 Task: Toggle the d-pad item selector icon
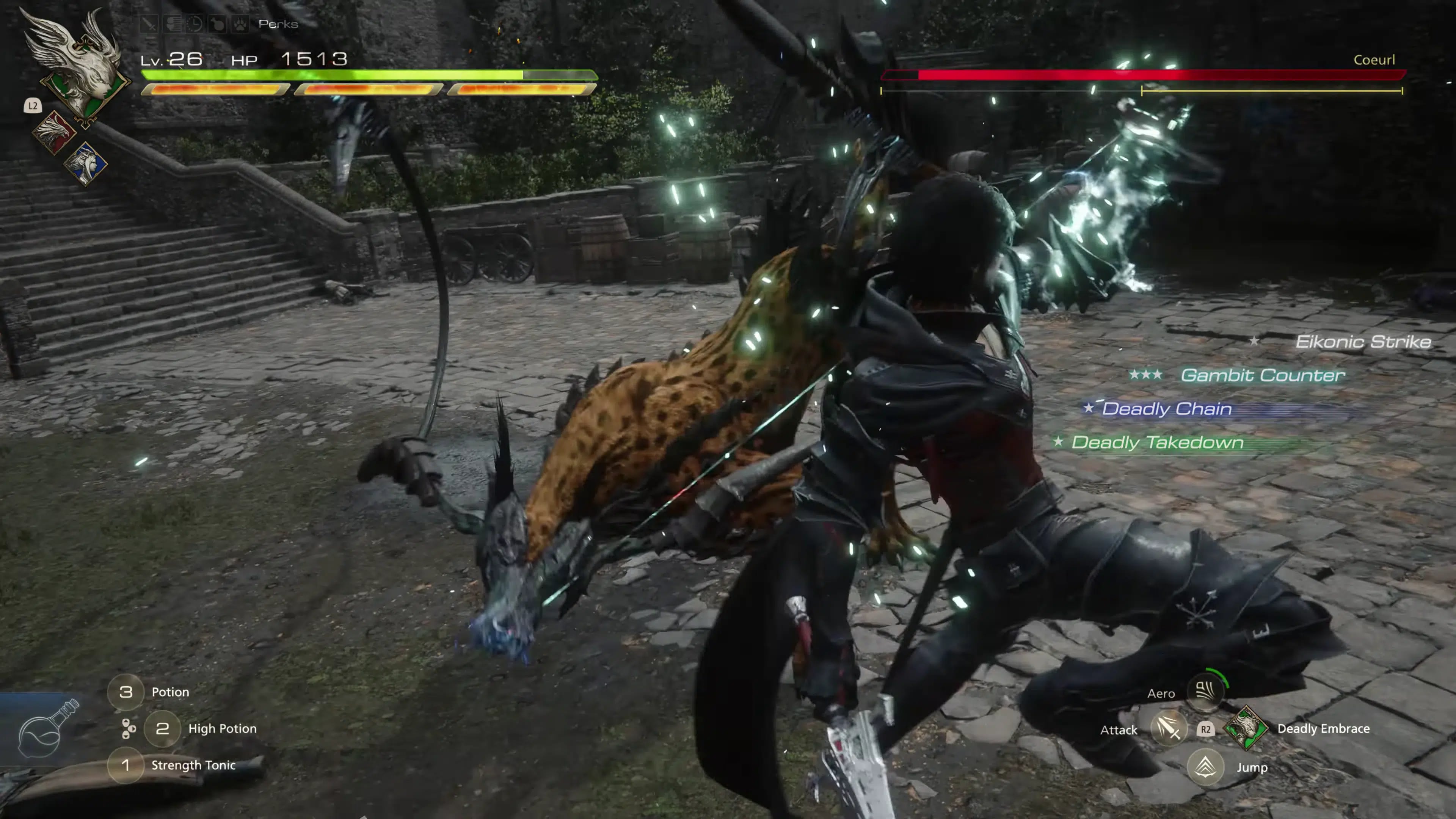[x=129, y=728]
